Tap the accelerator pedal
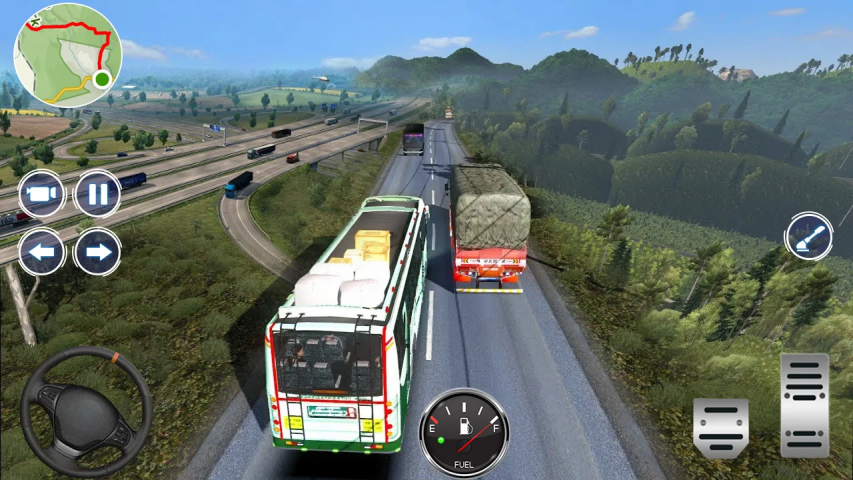This screenshot has width=853, height=480. click(804, 404)
